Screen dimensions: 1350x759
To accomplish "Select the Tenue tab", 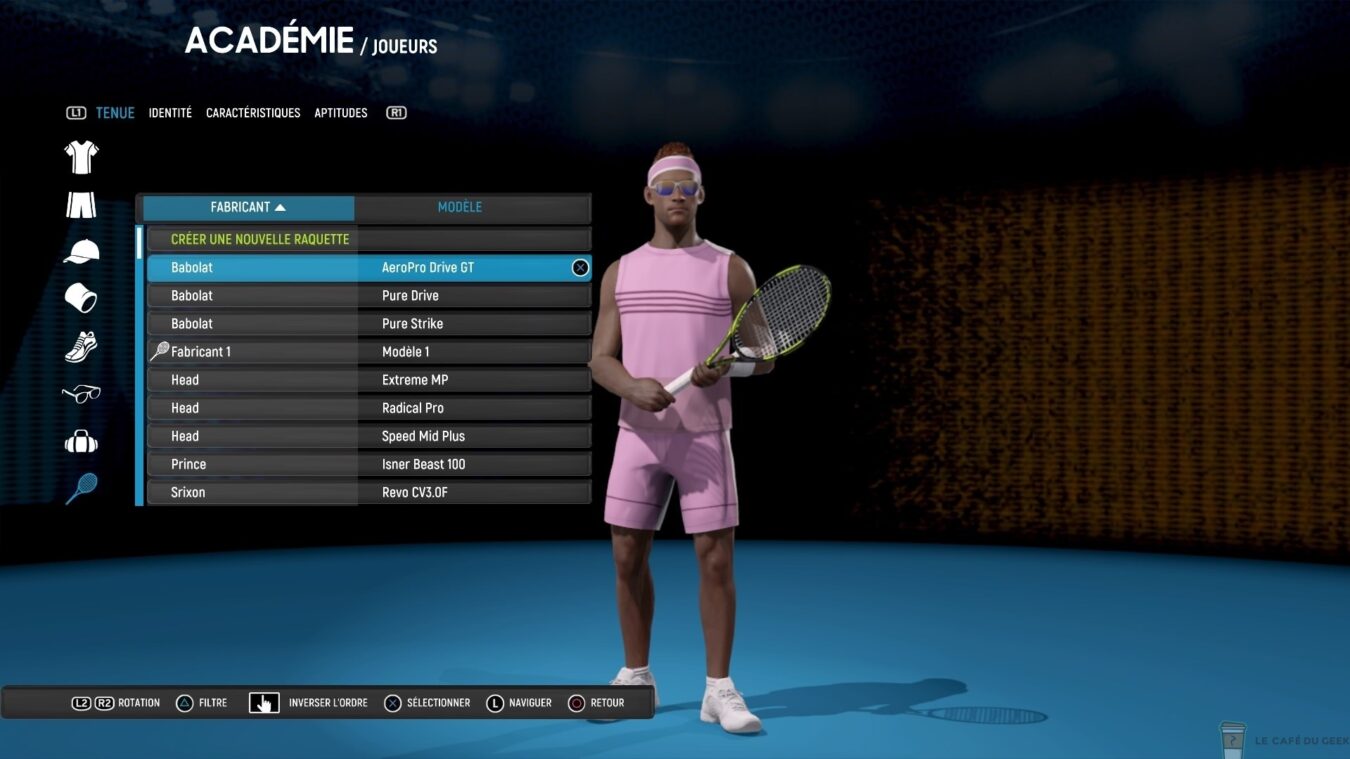I will (x=115, y=113).
